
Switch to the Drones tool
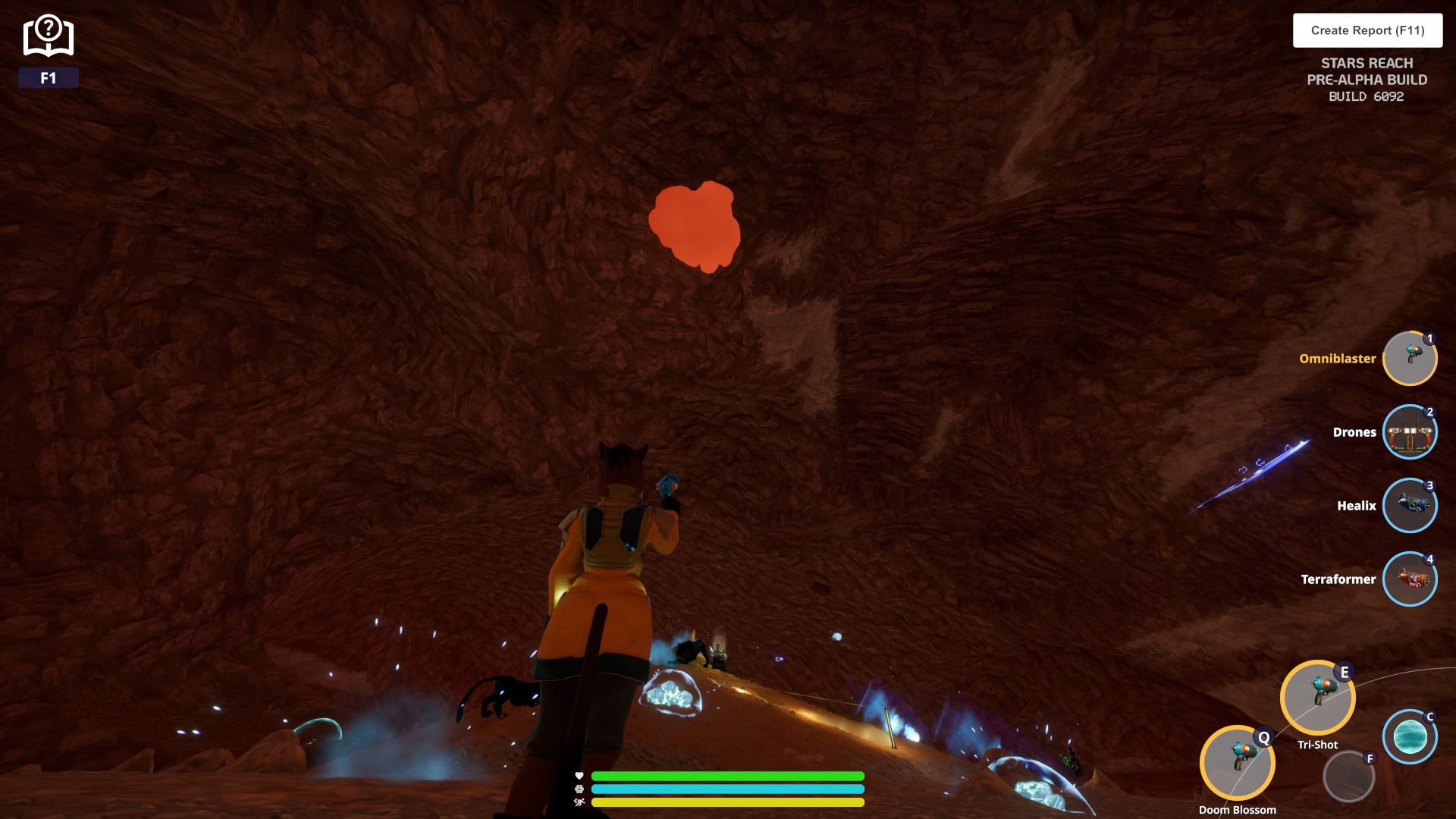tap(1409, 432)
